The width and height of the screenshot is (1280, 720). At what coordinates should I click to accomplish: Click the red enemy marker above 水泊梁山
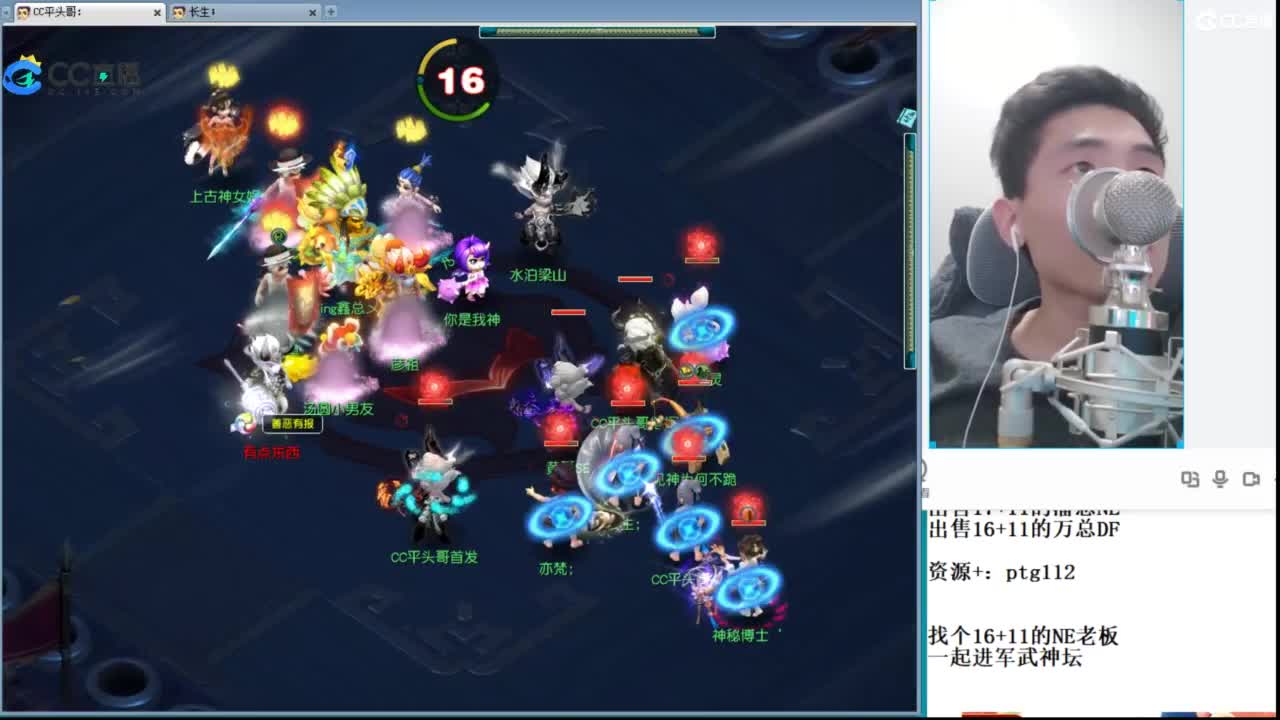[700, 241]
